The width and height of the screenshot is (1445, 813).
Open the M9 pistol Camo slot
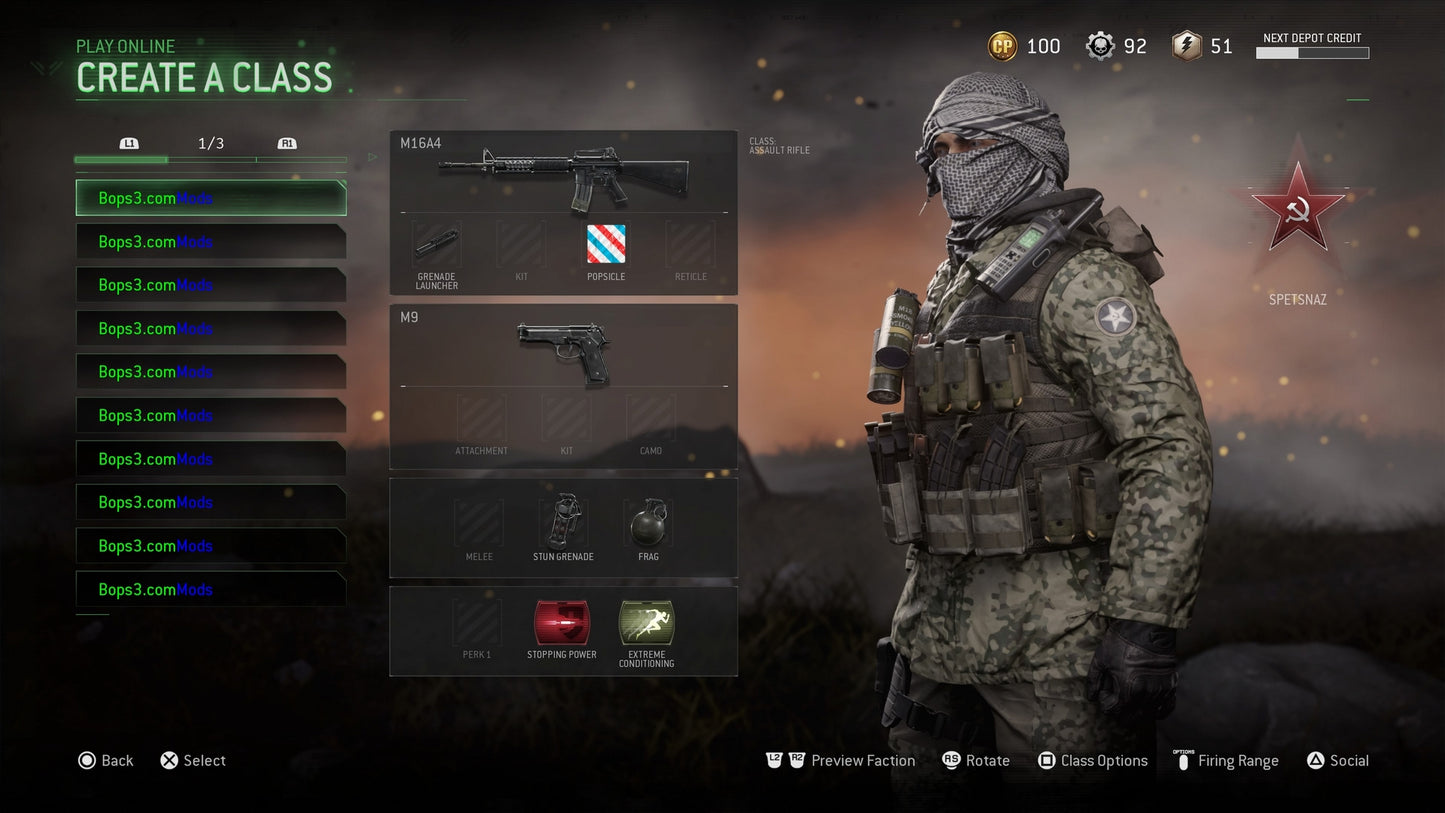click(650, 417)
